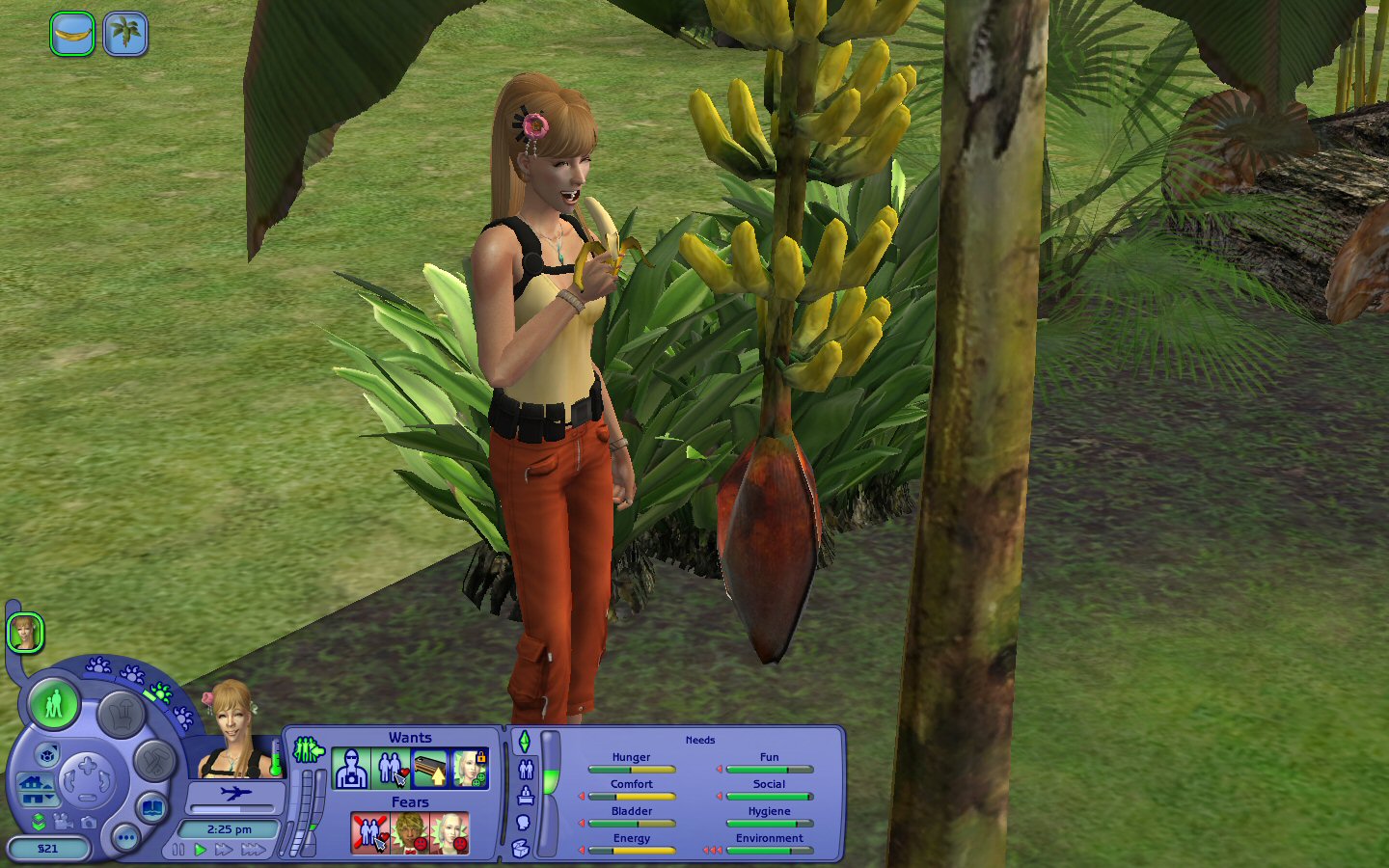
Task: Select the bench with yellow arrow want
Action: click(429, 769)
